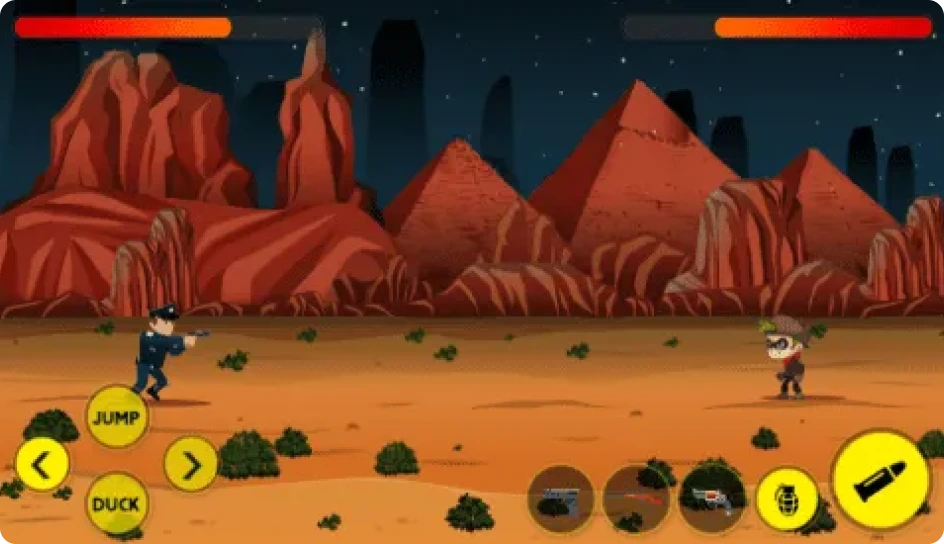The image size is (944, 544).
Task: Tap the JUMP button
Action: (117, 416)
